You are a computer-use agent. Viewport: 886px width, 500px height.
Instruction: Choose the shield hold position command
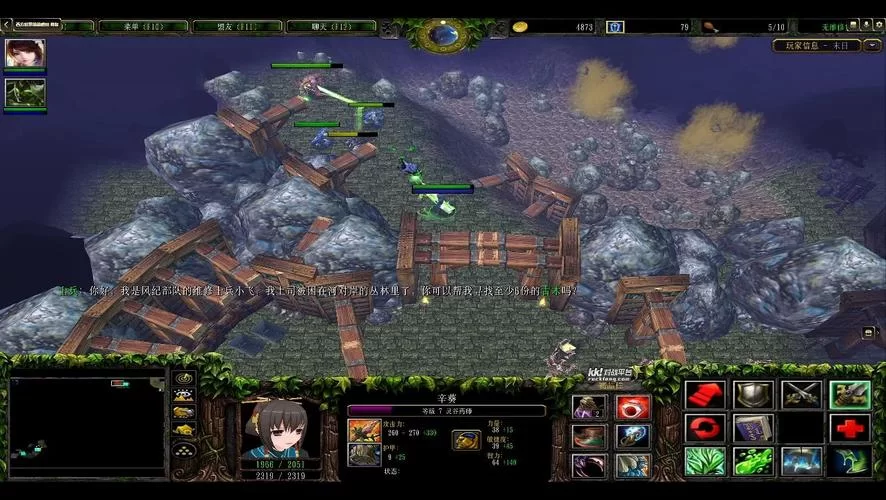[x=753, y=395]
